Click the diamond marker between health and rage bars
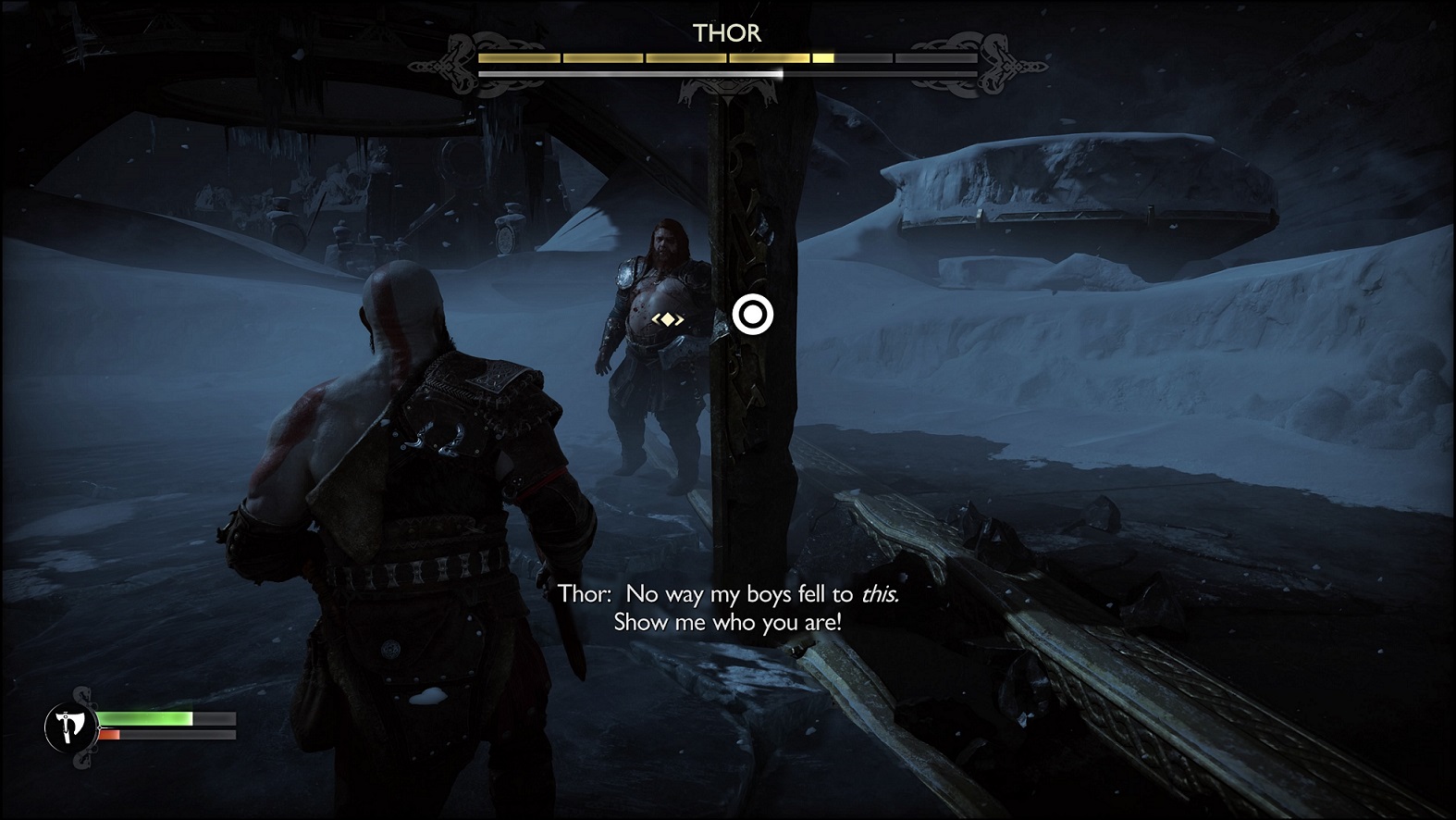 (100, 728)
